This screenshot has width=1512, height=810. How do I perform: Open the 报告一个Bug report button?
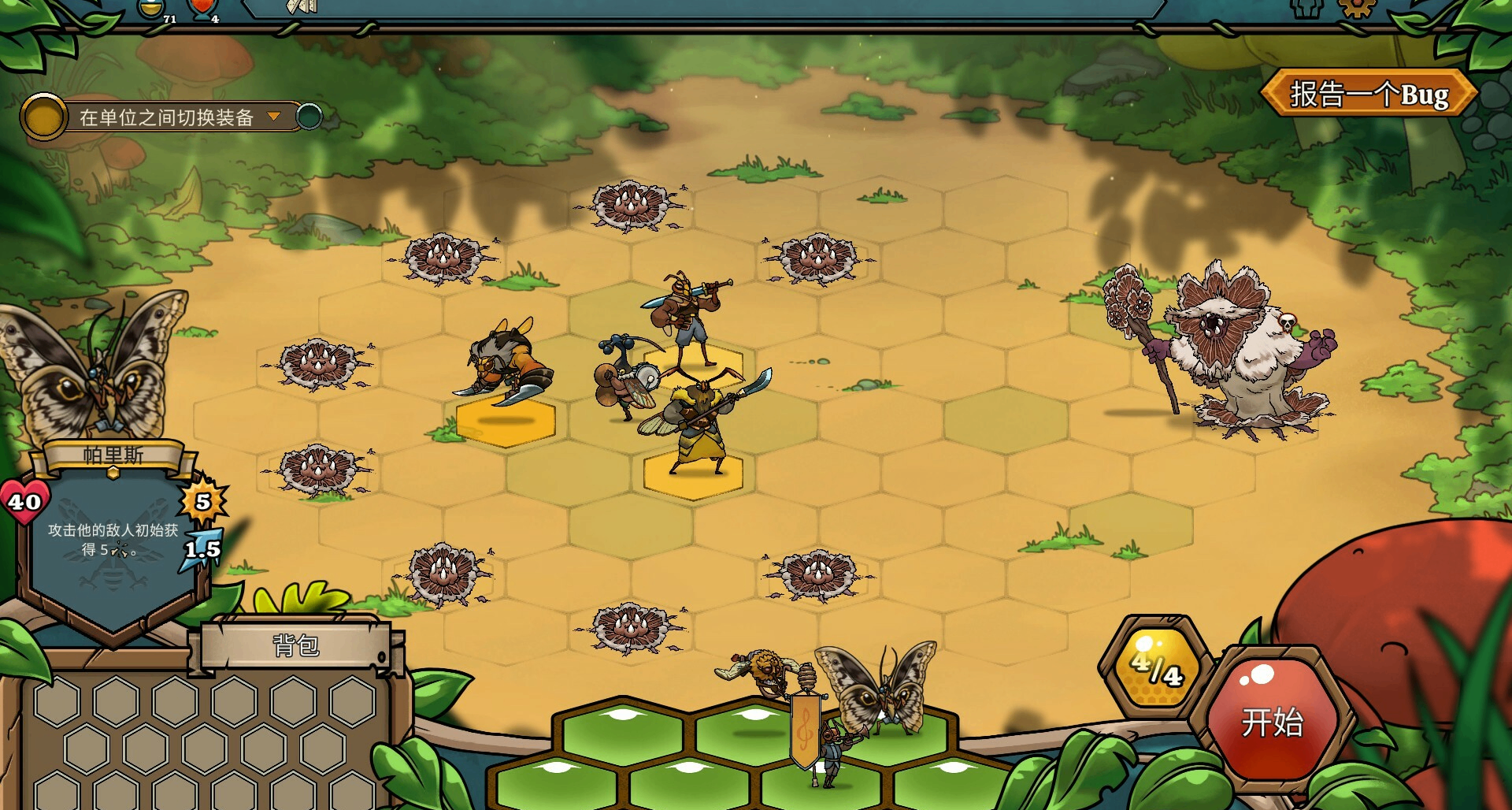point(1369,95)
